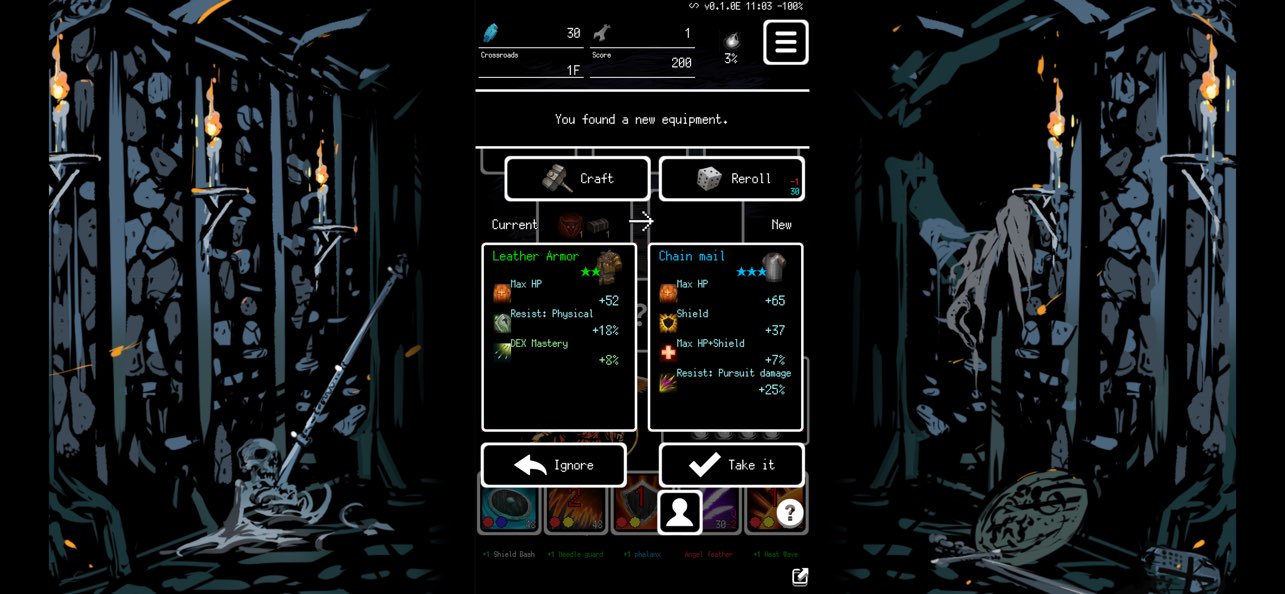Click the Craft hammer button
Screen dimensions: 1285x594
tap(577, 179)
